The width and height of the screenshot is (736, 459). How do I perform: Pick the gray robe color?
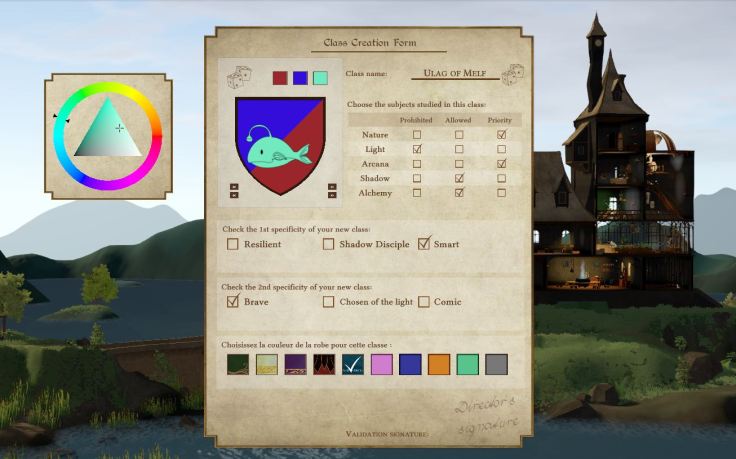[x=496, y=364]
